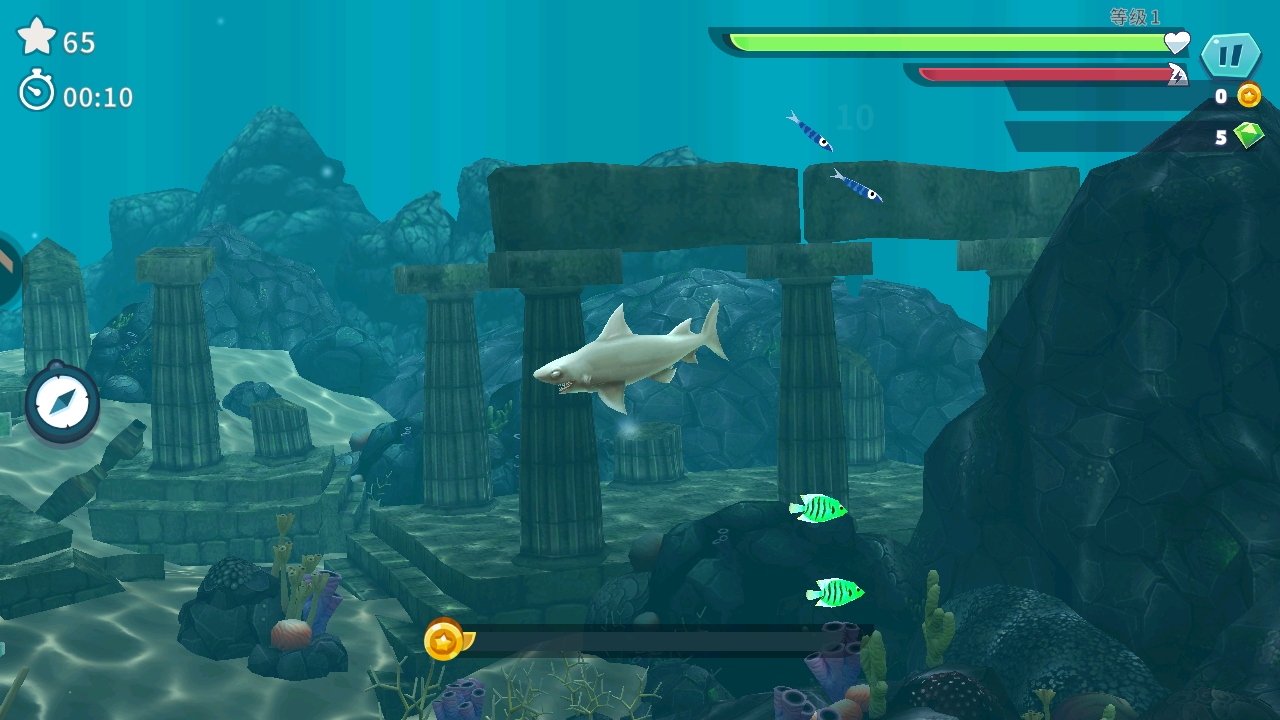Screen dimensions: 1280x720
Task: Open the map using the compass icon
Action: (x=62, y=403)
